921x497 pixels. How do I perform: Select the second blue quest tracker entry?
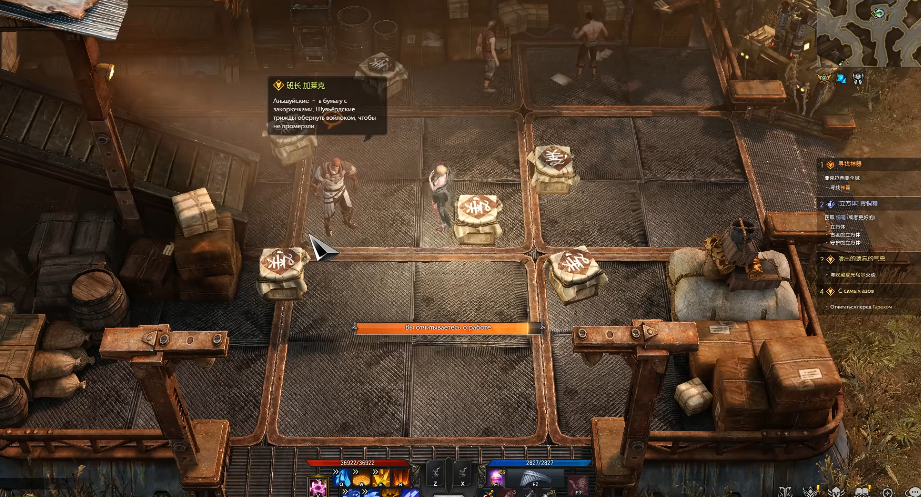[848, 203]
